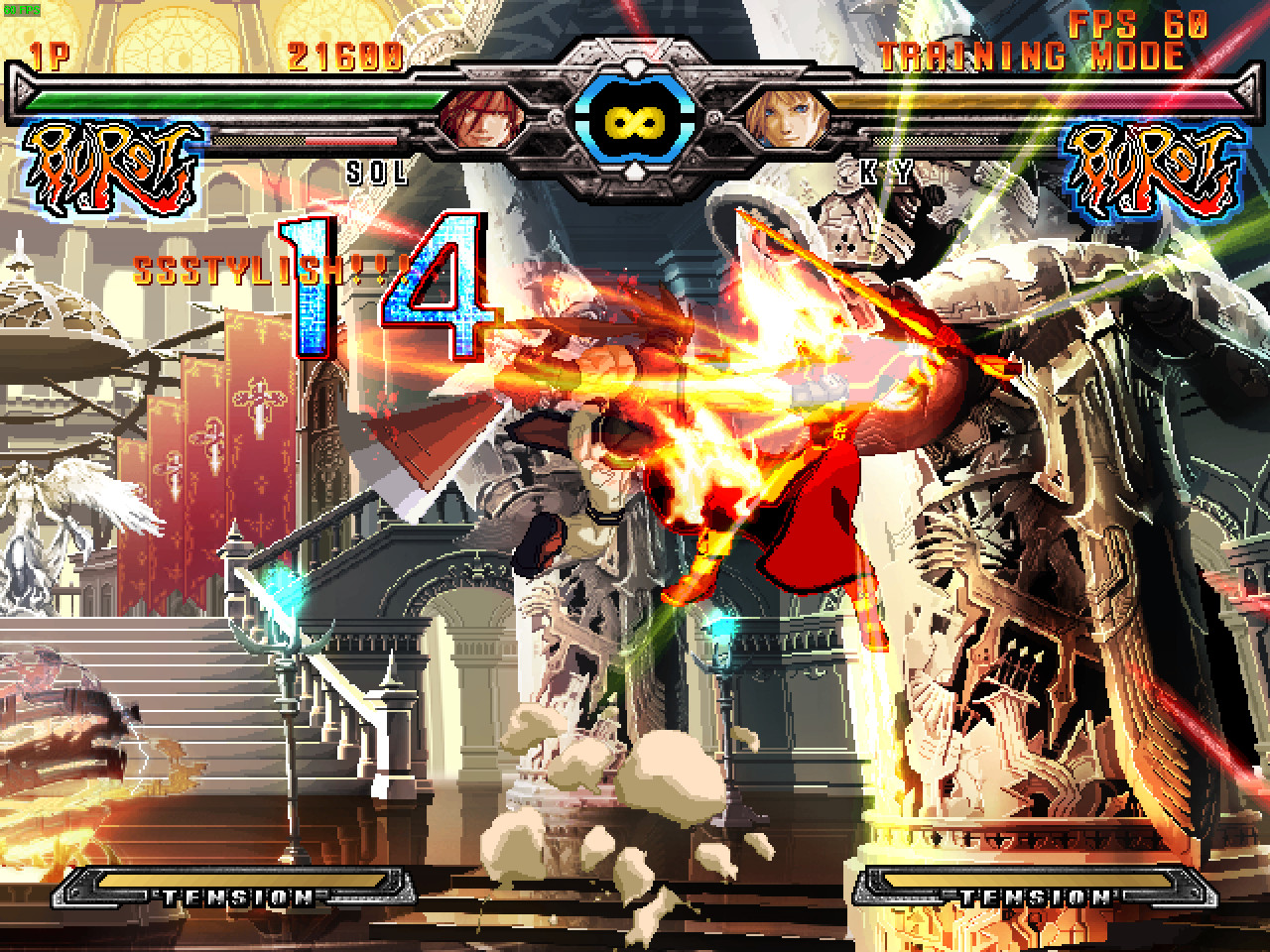Click the green 60 FPS overlay counter
Viewport: 1270px width, 952px height.
22,10
